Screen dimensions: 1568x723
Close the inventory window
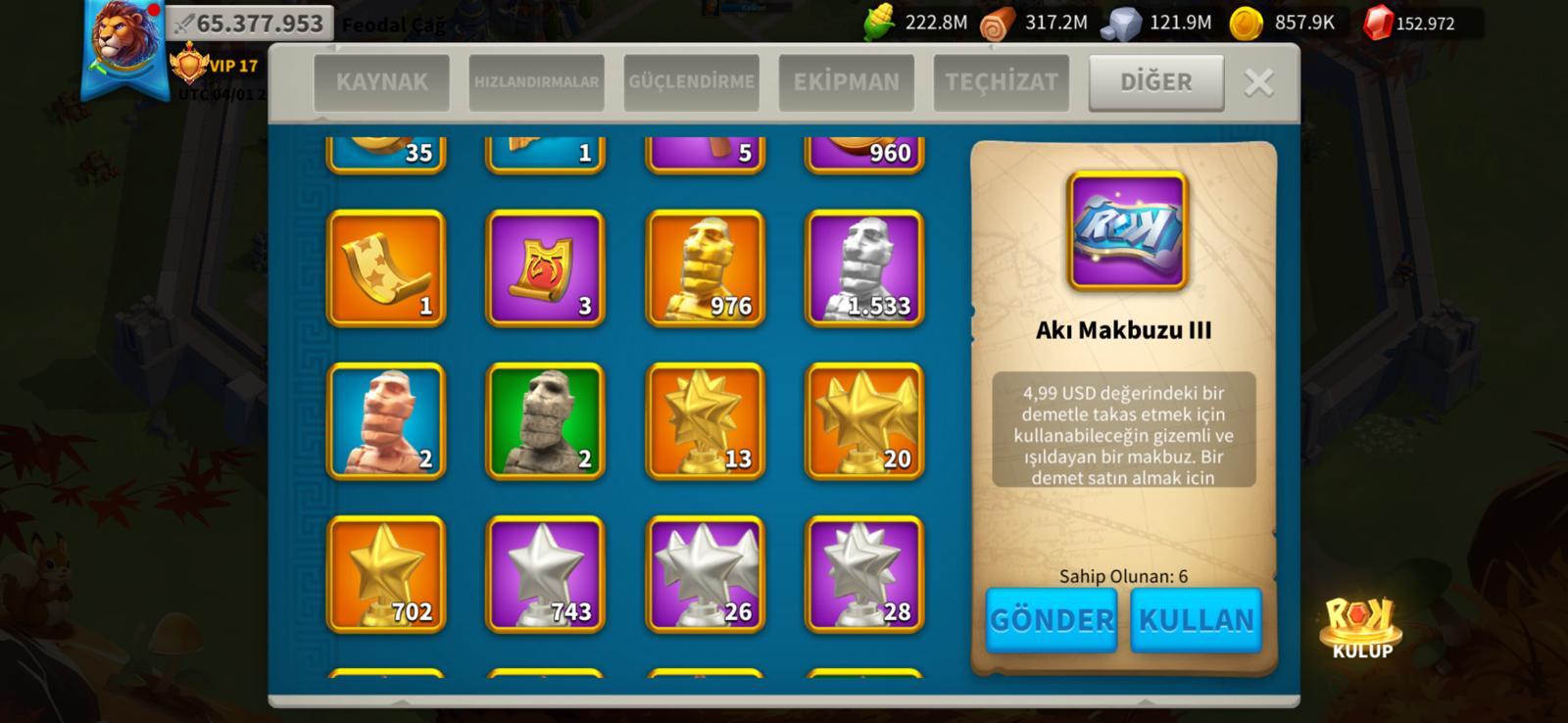coord(1258,82)
